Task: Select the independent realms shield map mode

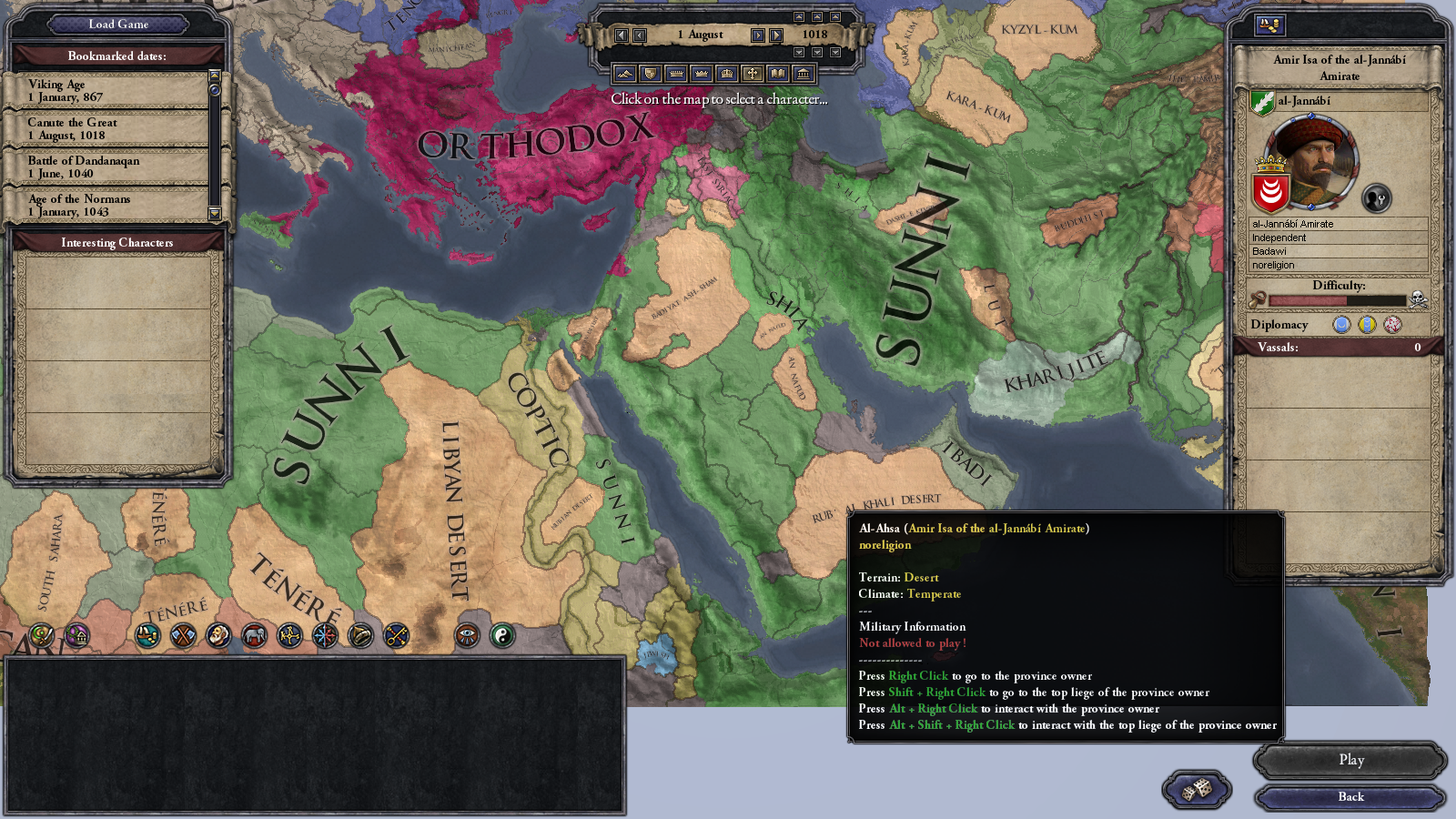Action: coord(651,73)
